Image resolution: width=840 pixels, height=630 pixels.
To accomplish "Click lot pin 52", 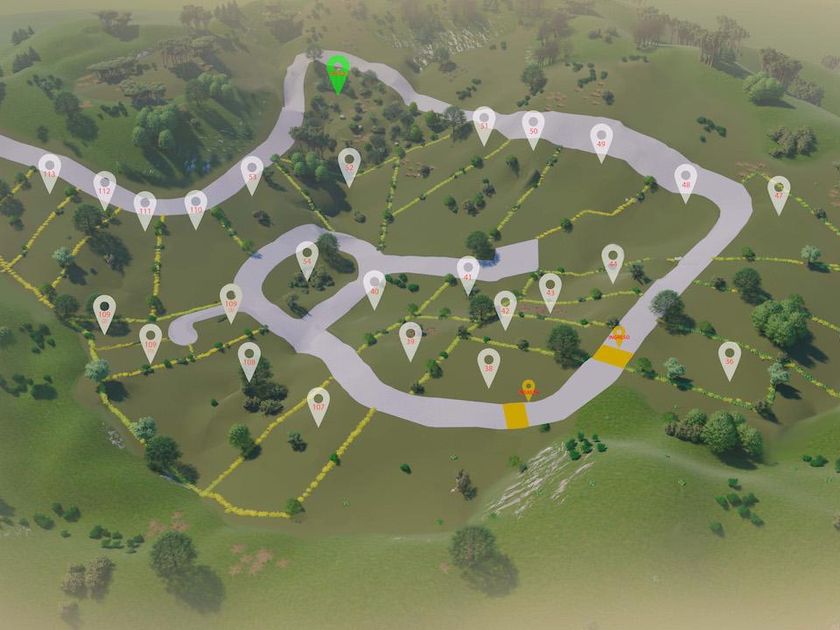I will (348, 162).
